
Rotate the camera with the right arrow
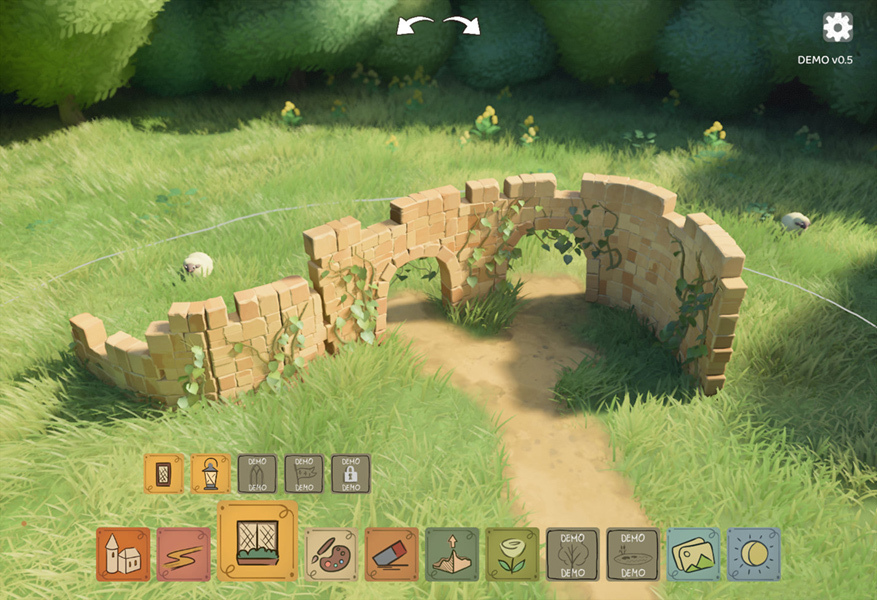coord(462,25)
